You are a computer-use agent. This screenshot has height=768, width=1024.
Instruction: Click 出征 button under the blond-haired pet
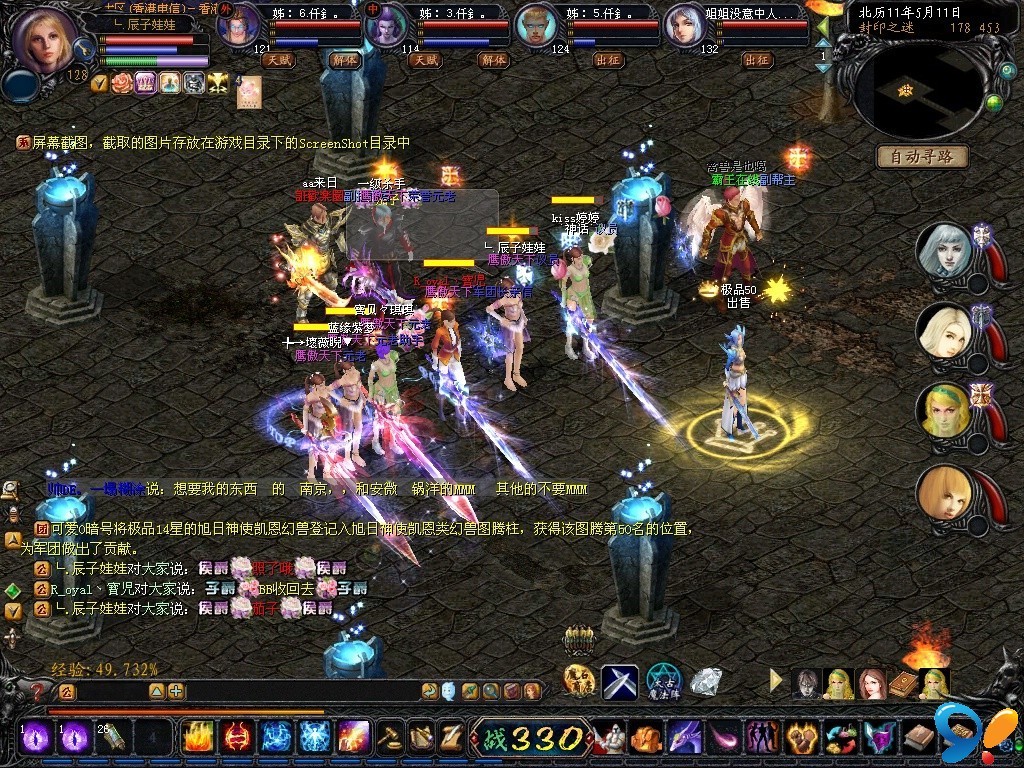coord(608,60)
